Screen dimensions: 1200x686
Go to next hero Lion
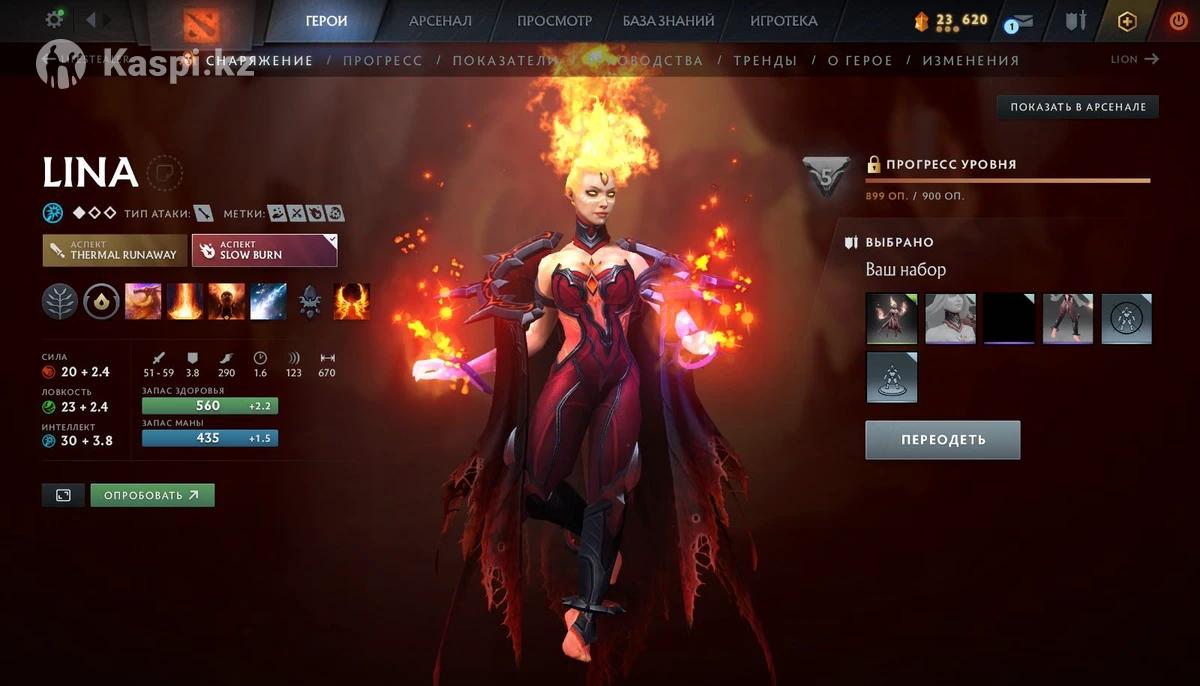click(x=1135, y=59)
